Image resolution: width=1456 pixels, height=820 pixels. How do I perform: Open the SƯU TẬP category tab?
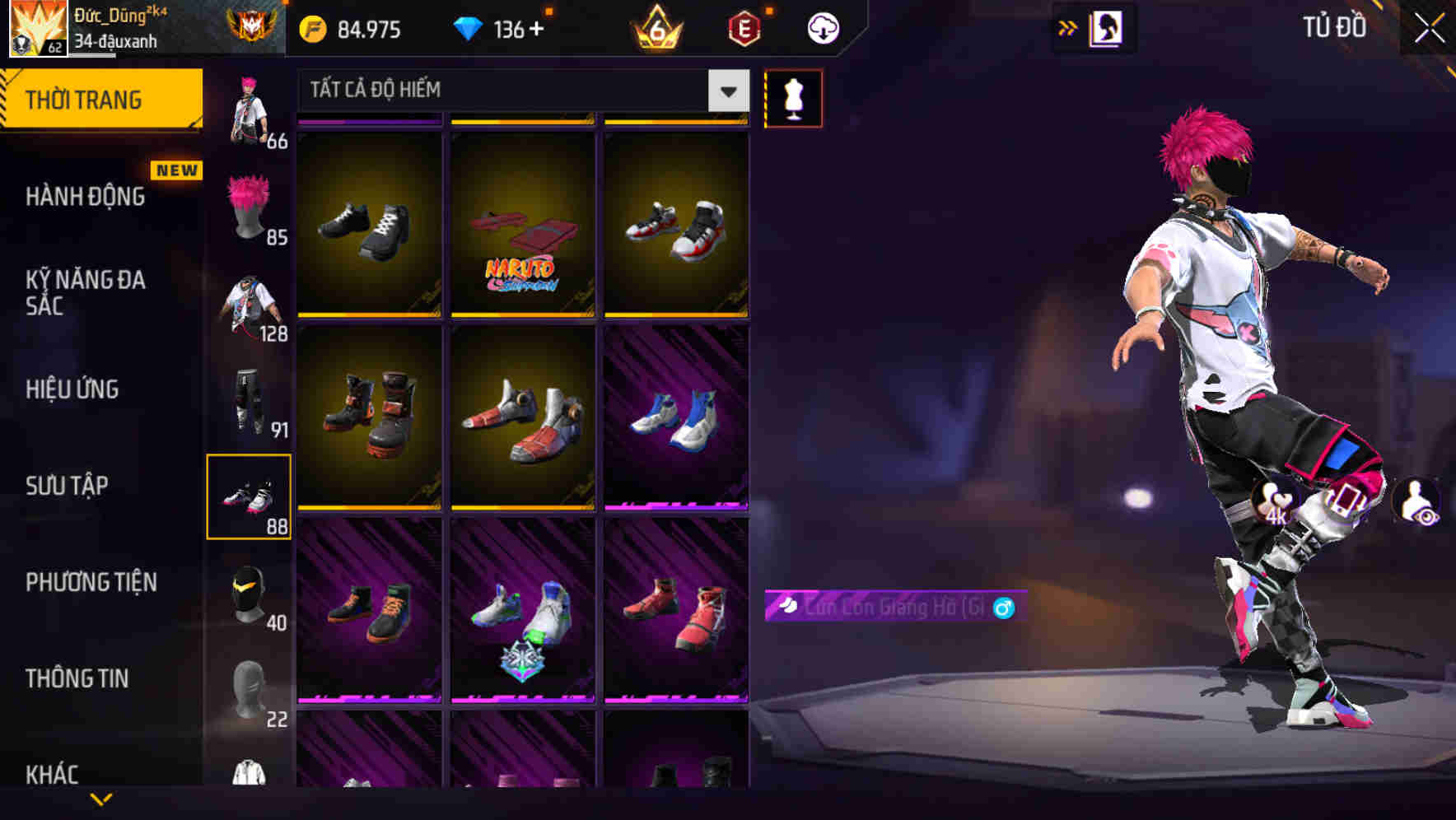tap(66, 487)
